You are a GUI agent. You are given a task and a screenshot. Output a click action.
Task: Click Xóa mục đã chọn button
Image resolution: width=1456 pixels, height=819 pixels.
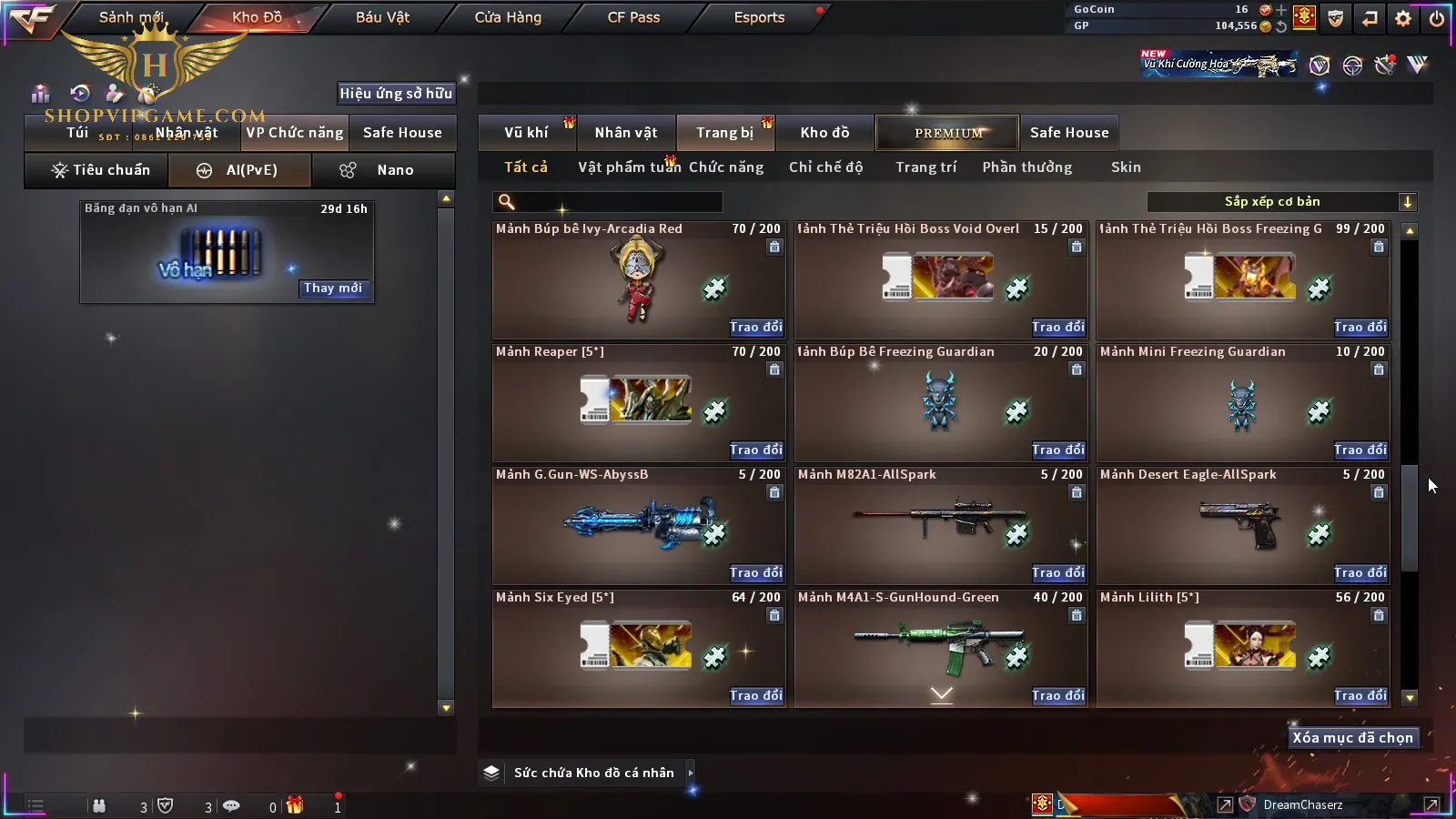click(x=1352, y=738)
